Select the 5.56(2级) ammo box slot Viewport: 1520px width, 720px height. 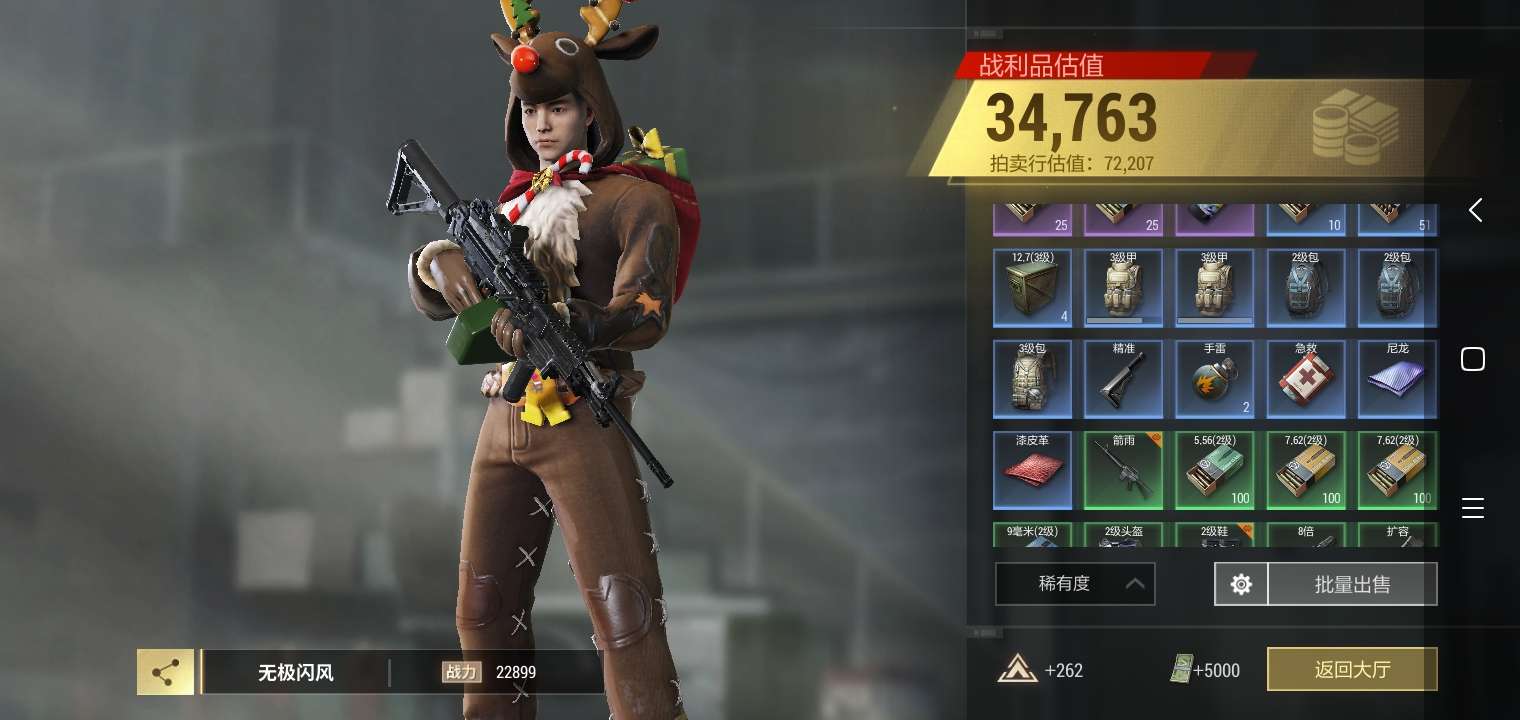click(x=1215, y=470)
